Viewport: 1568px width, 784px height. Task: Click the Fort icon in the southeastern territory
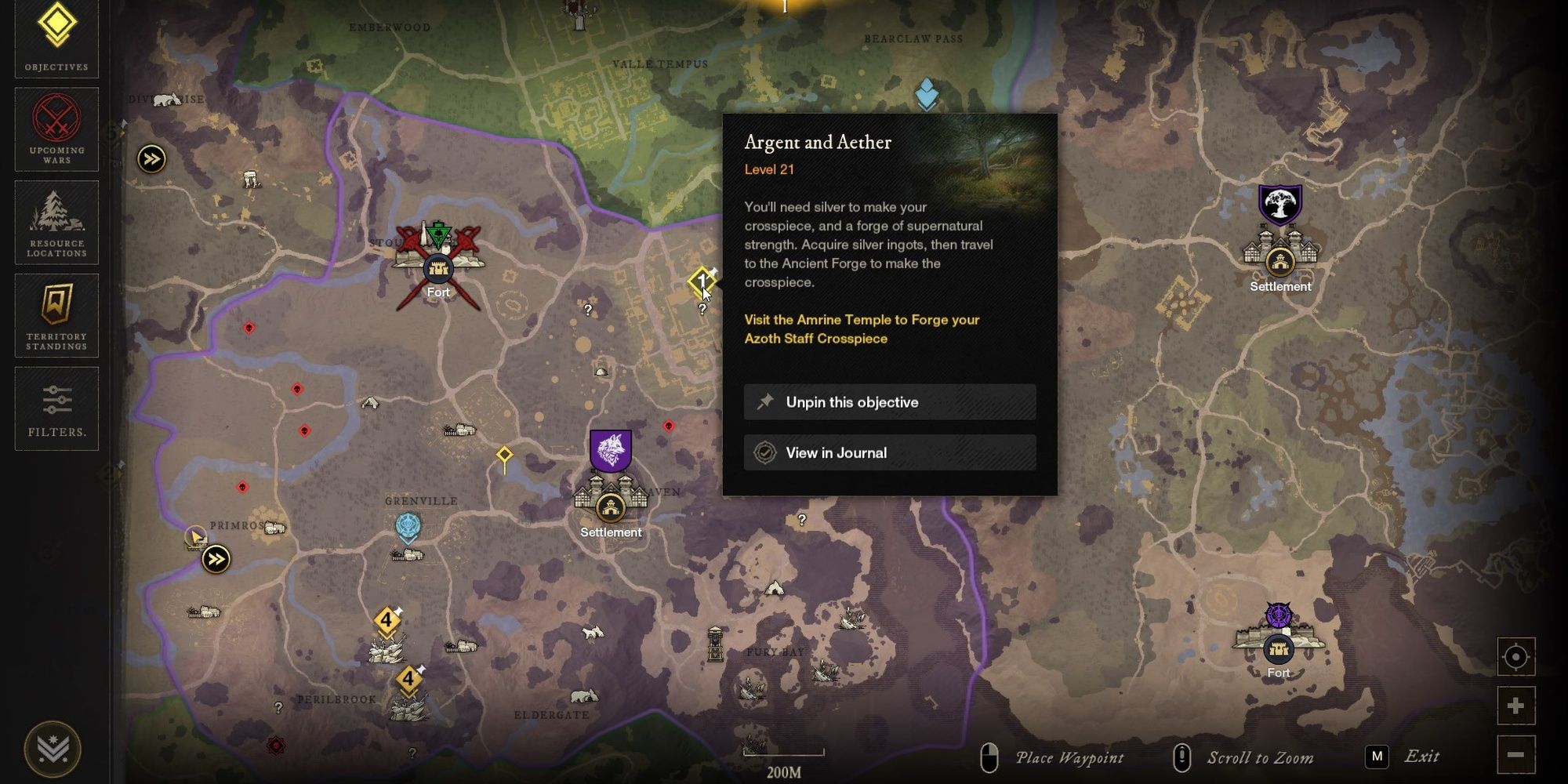tap(1279, 648)
